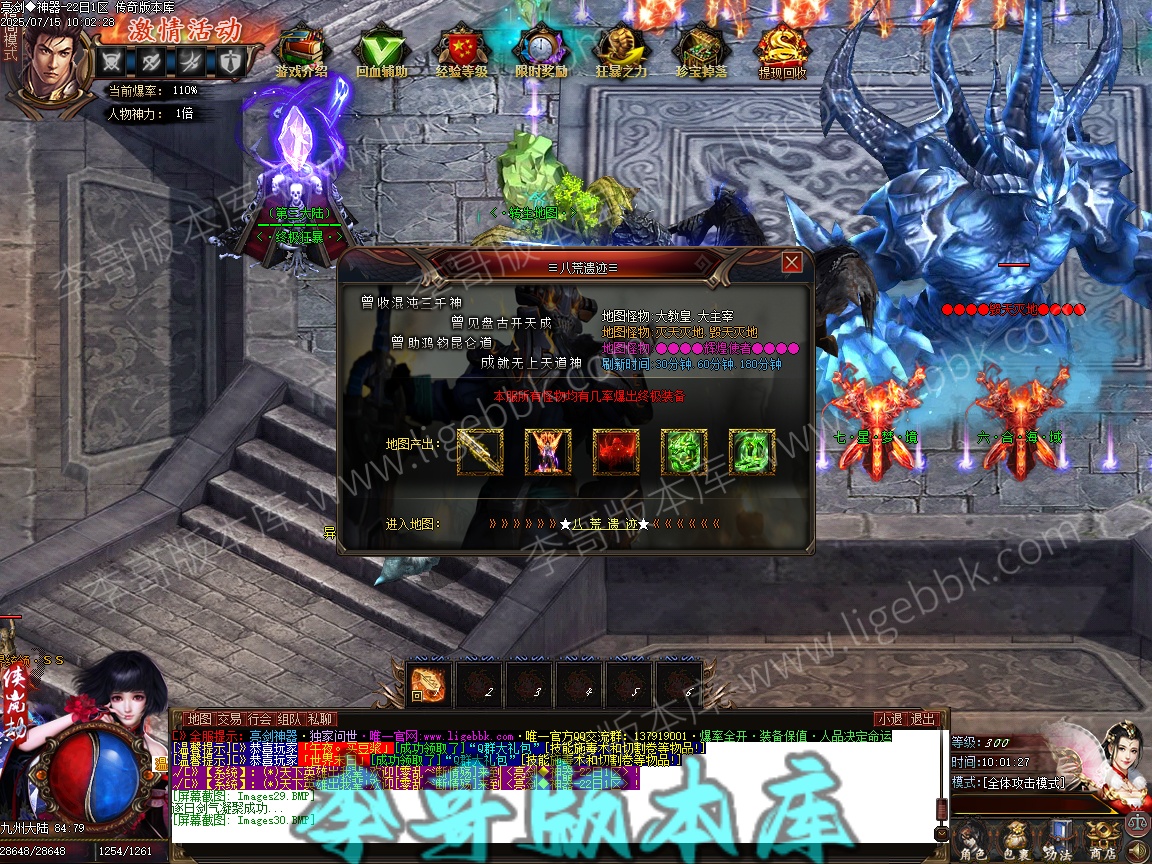Inspect the golden sword map drop
Viewport: 1152px width, 864px height.
click(x=480, y=452)
